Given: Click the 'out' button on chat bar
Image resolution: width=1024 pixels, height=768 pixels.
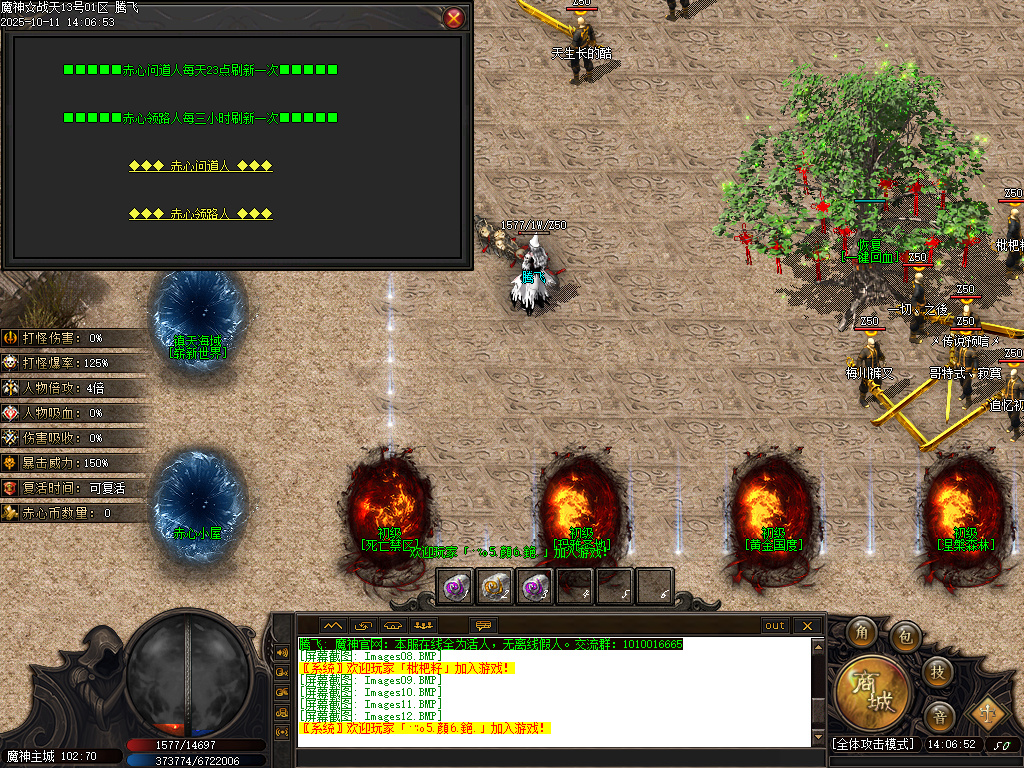Looking at the screenshot, I should coord(775,626).
